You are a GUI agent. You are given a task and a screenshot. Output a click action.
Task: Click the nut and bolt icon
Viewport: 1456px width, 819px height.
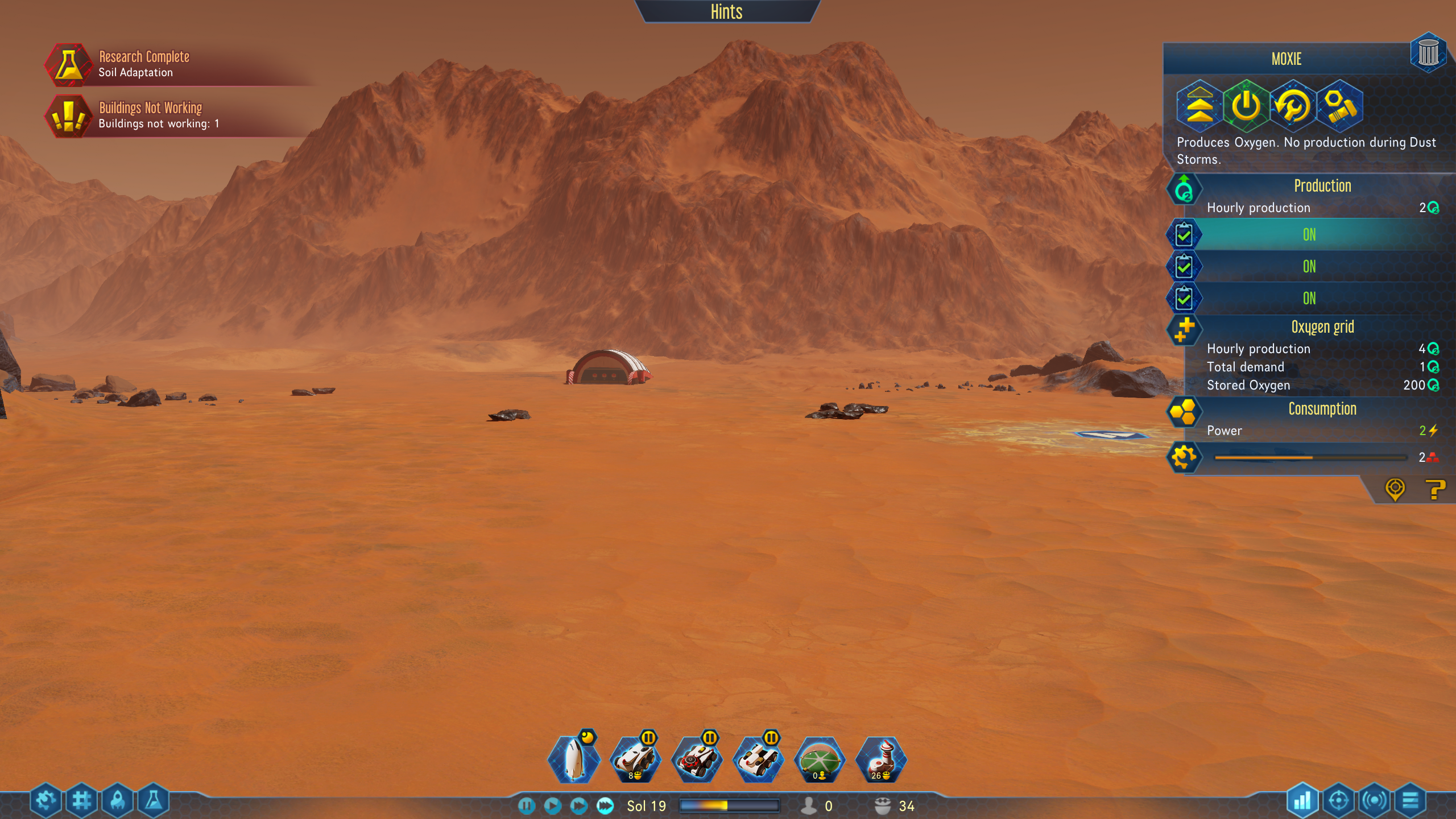coord(1339,106)
